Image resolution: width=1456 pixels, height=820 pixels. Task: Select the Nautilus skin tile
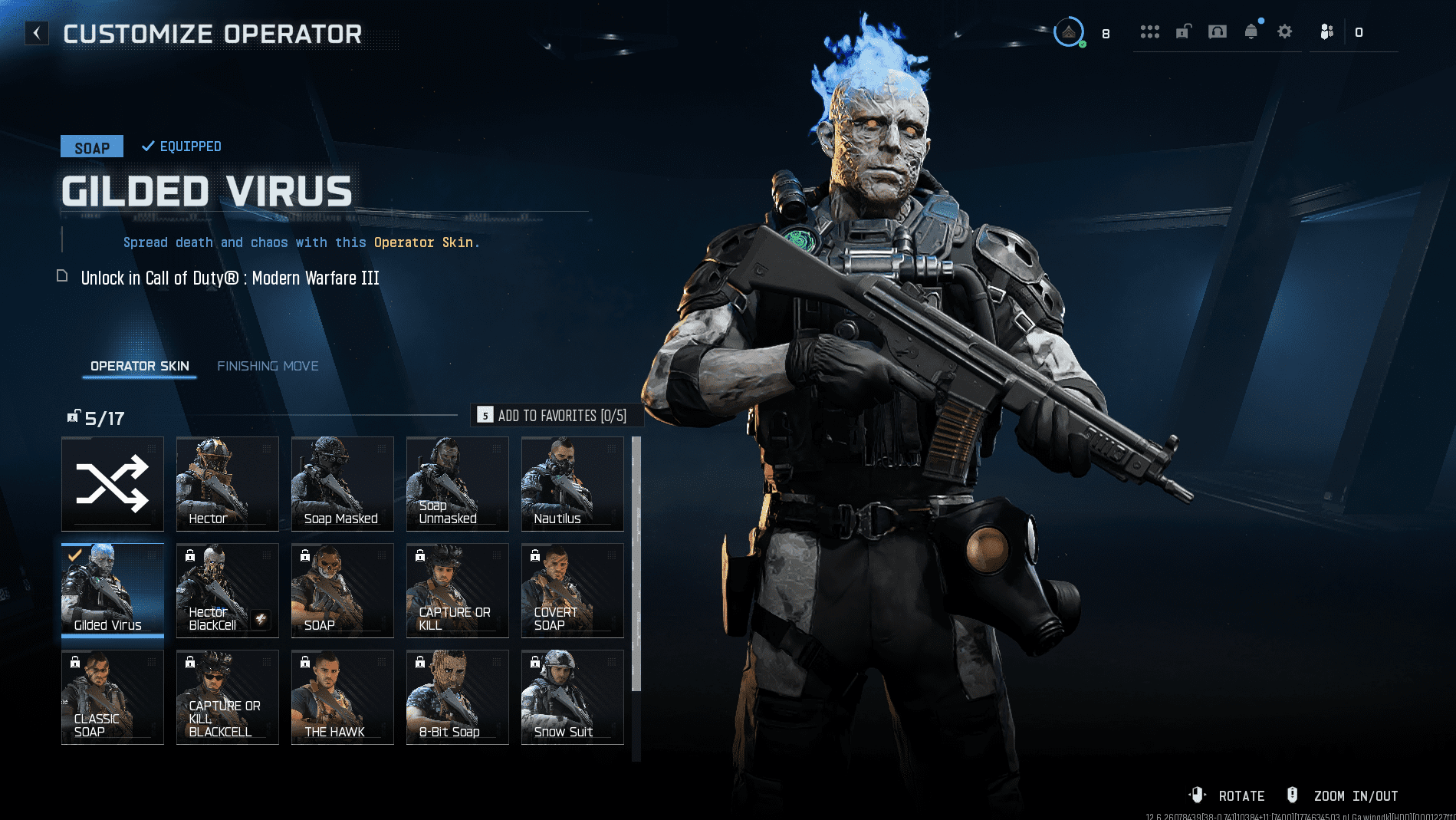click(573, 484)
